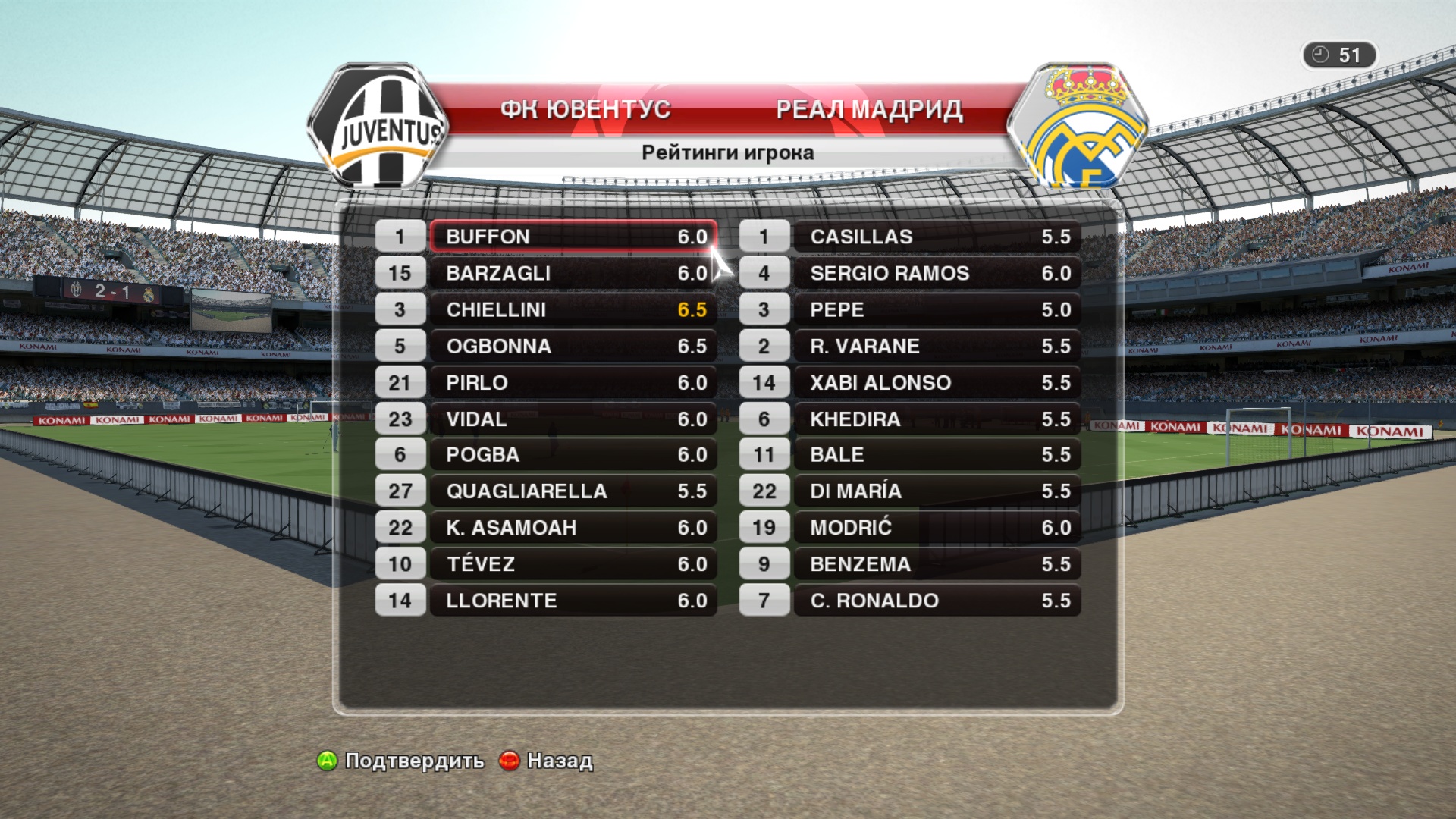
Task: Confirm with the Подтвердить option
Action: [x=402, y=761]
